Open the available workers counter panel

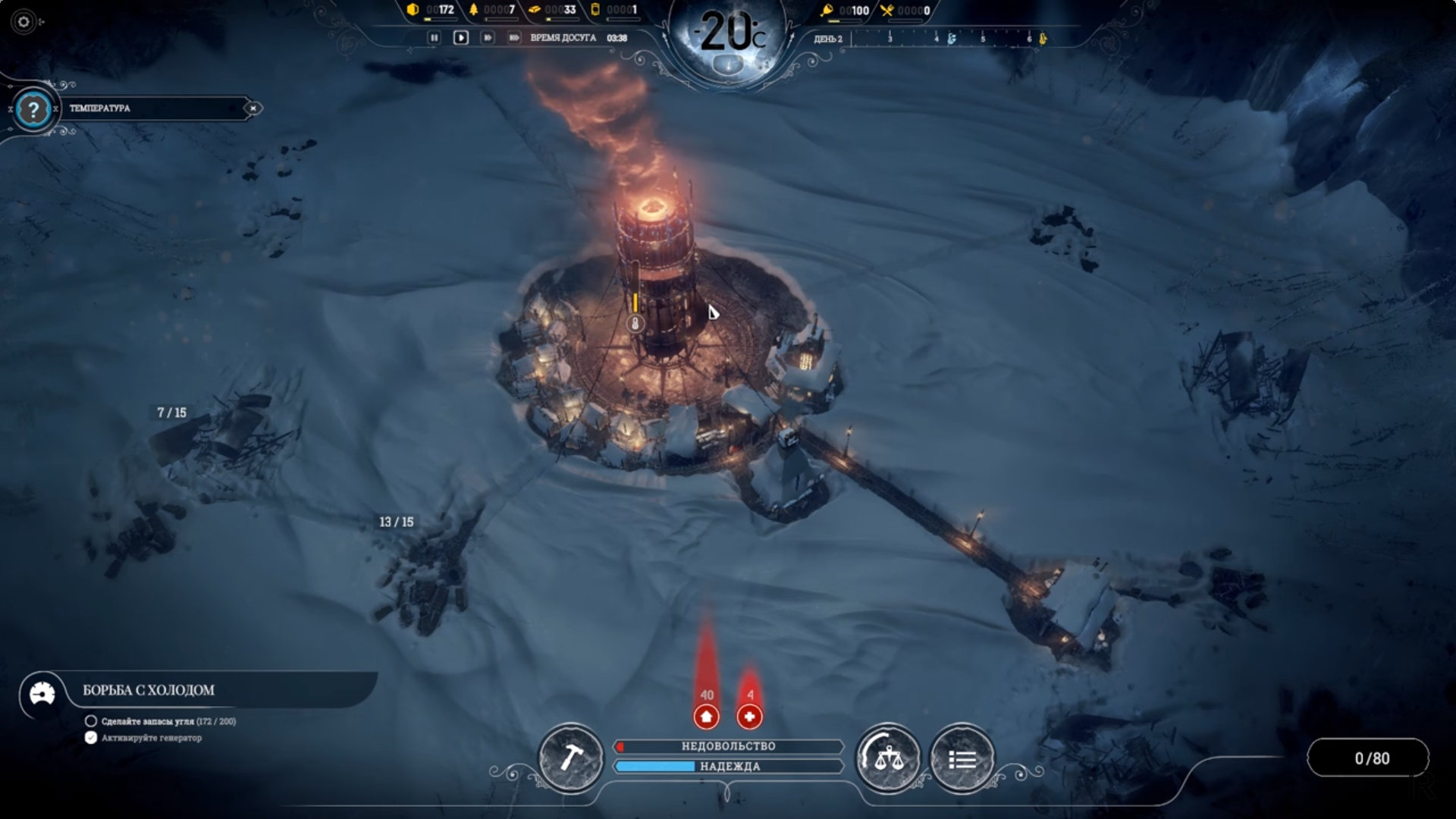coord(1371,758)
